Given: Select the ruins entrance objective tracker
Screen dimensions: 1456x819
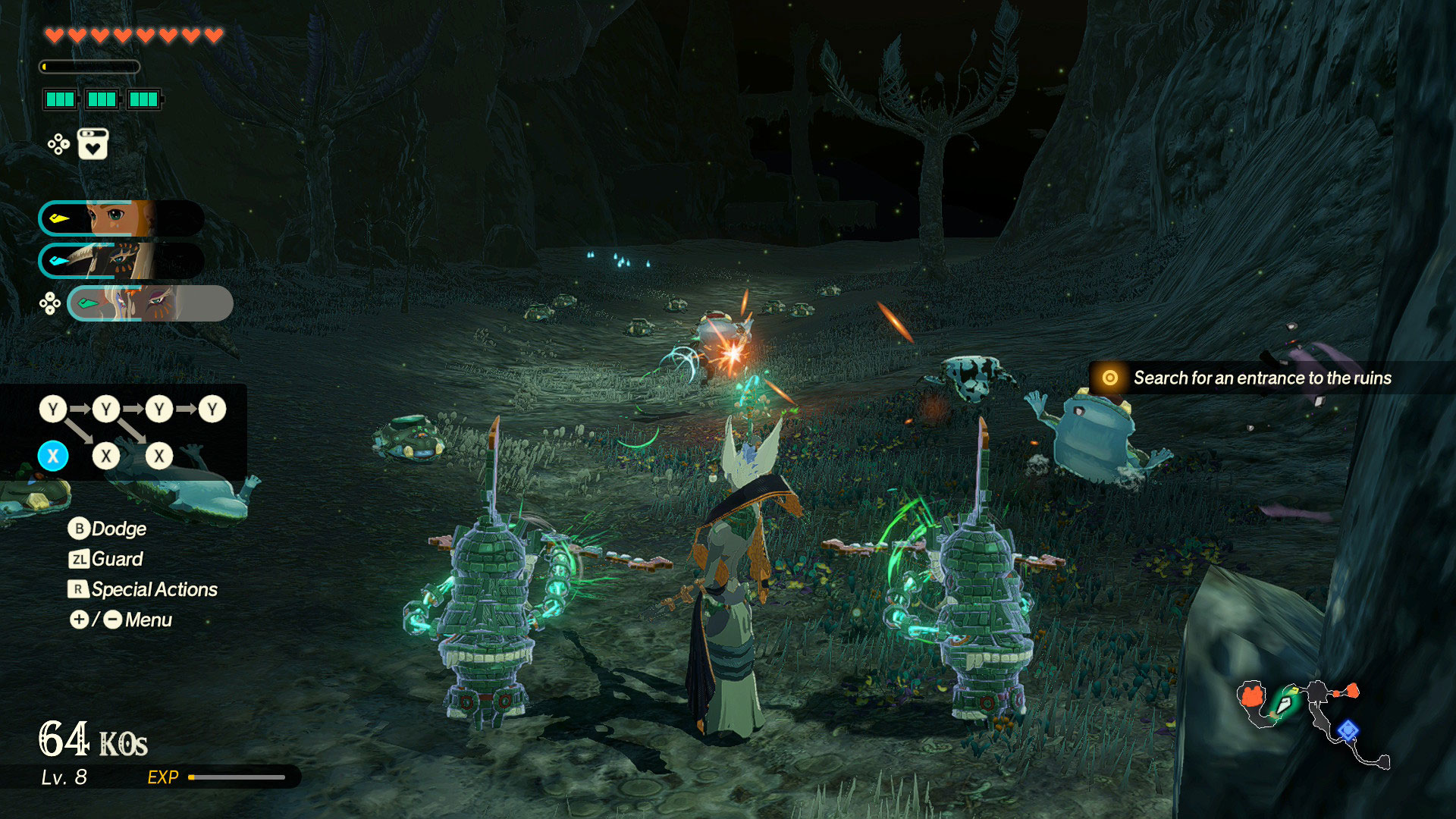Looking at the screenshot, I should [x=1250, y=378].
